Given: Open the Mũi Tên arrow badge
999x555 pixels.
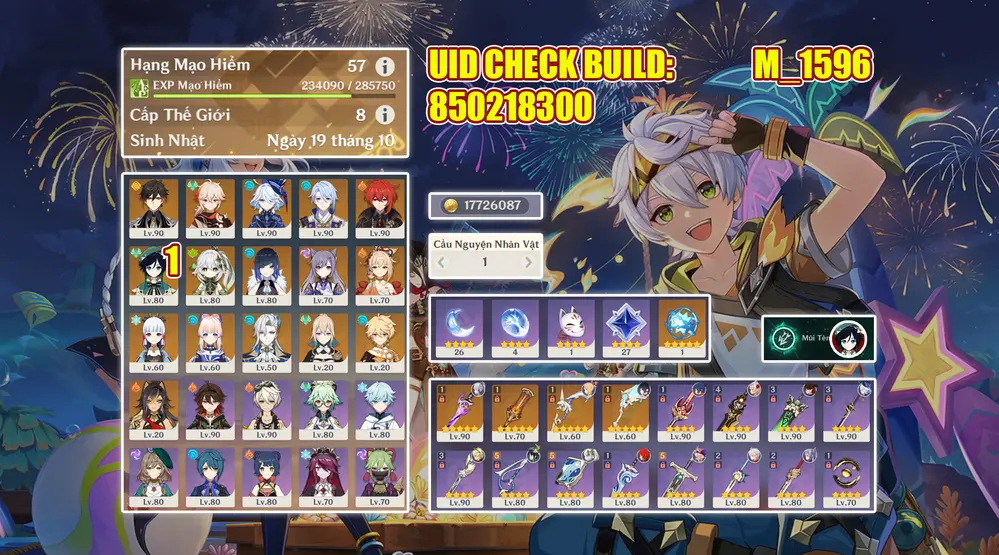Looking at the screenshot, I should 818,339.
